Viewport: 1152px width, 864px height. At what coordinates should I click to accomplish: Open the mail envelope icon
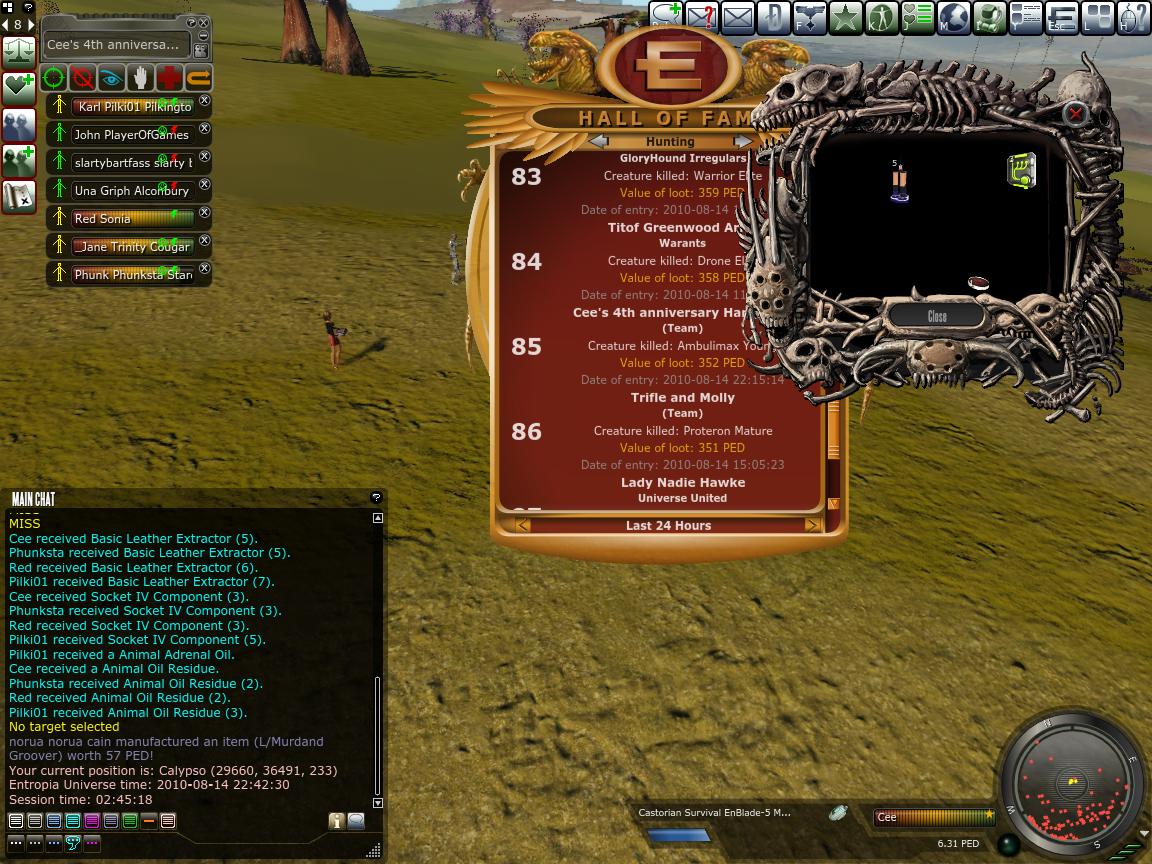737,18
